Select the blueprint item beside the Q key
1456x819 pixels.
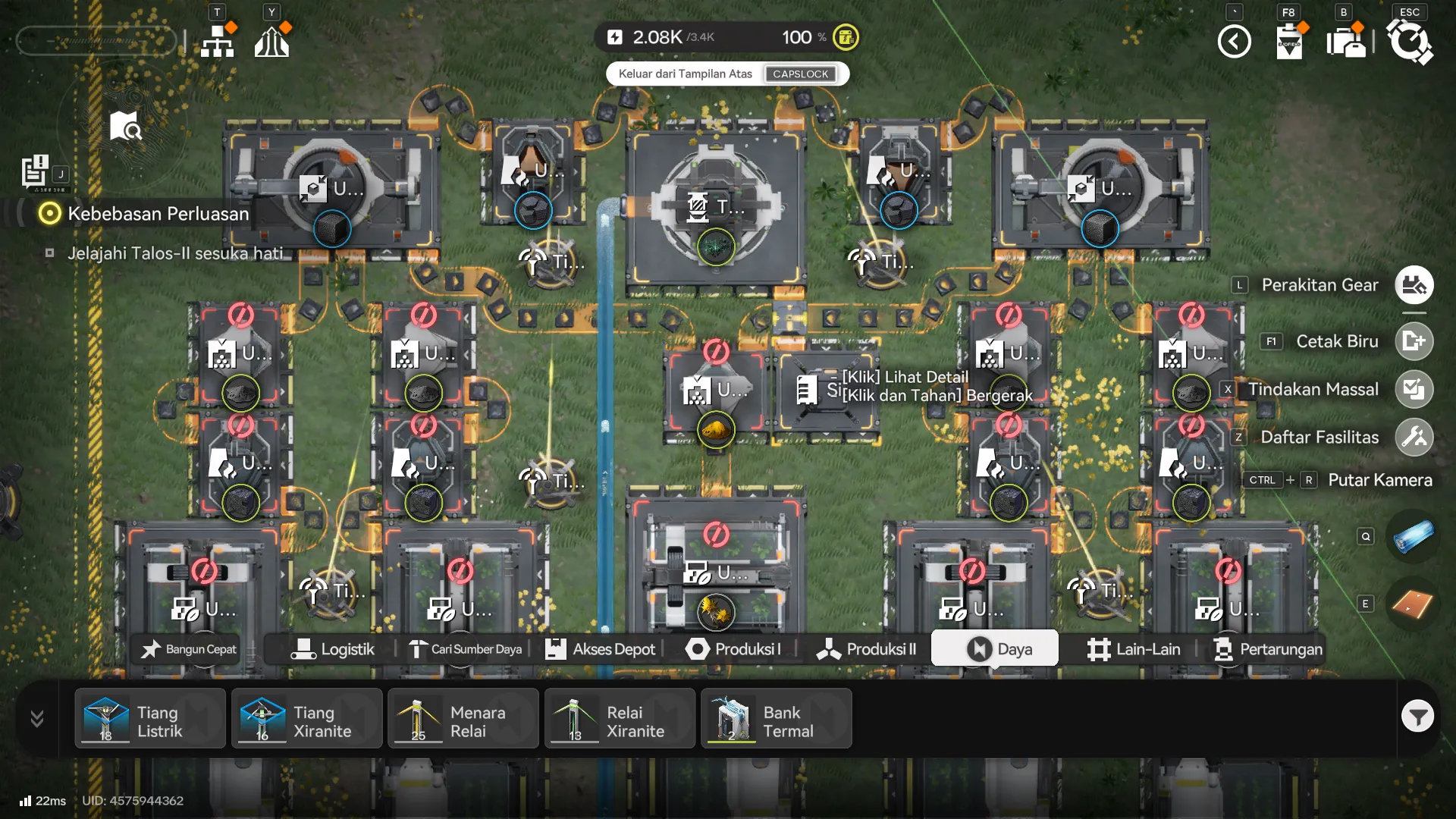1414,536
